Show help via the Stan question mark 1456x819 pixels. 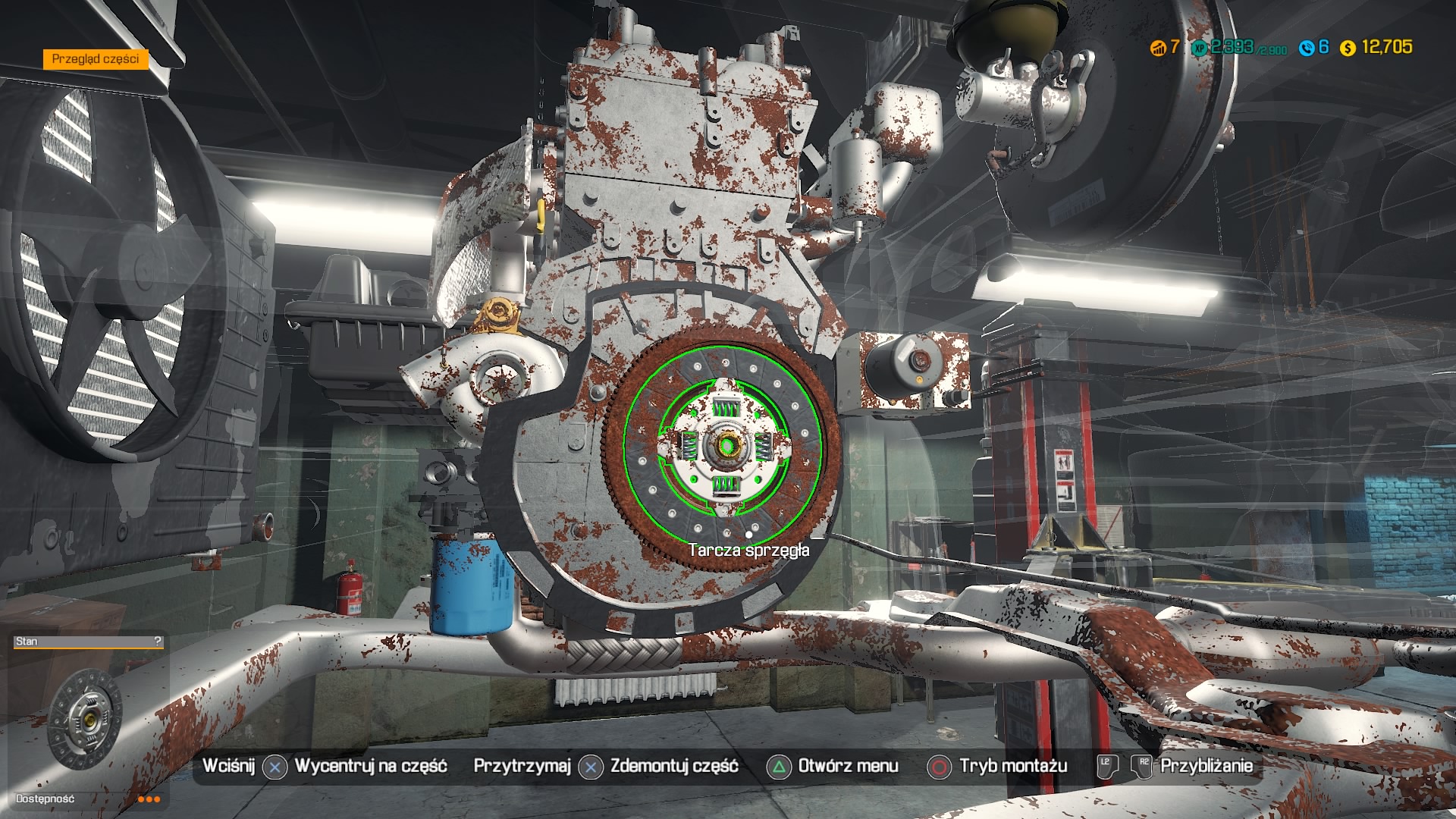(x=157, y=642)
